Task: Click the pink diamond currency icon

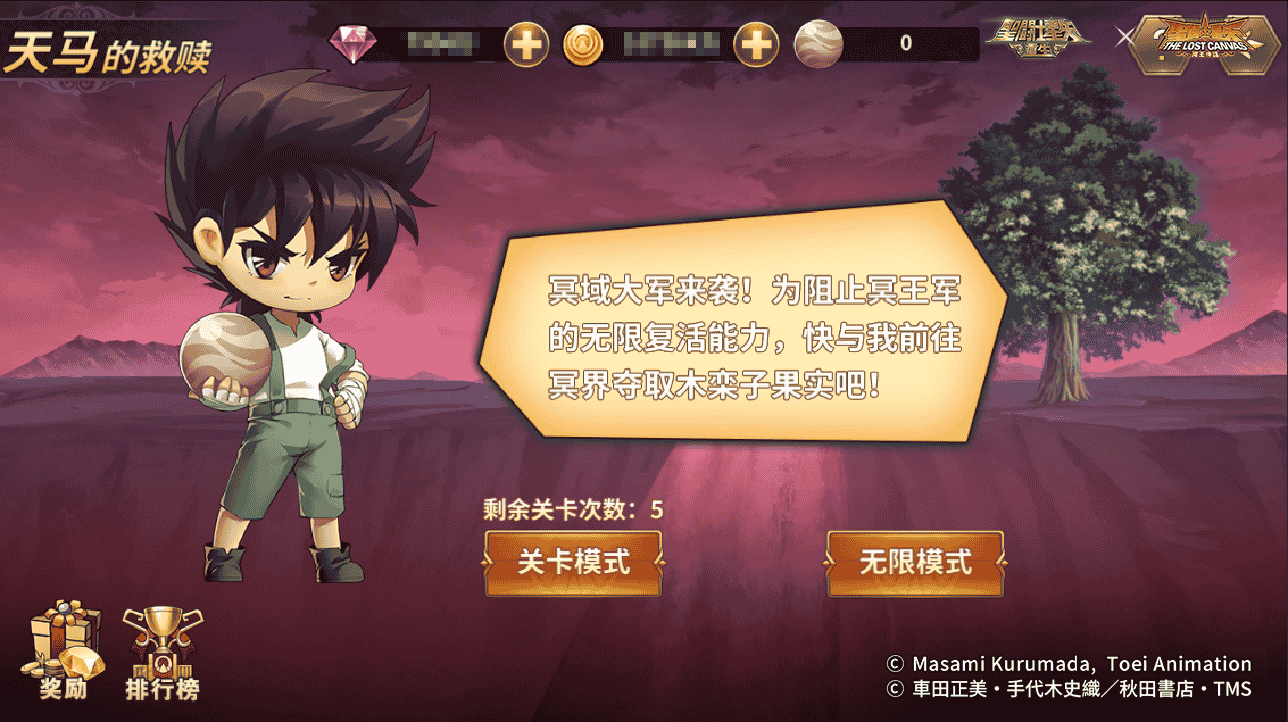Action: (x=355, y=42)
